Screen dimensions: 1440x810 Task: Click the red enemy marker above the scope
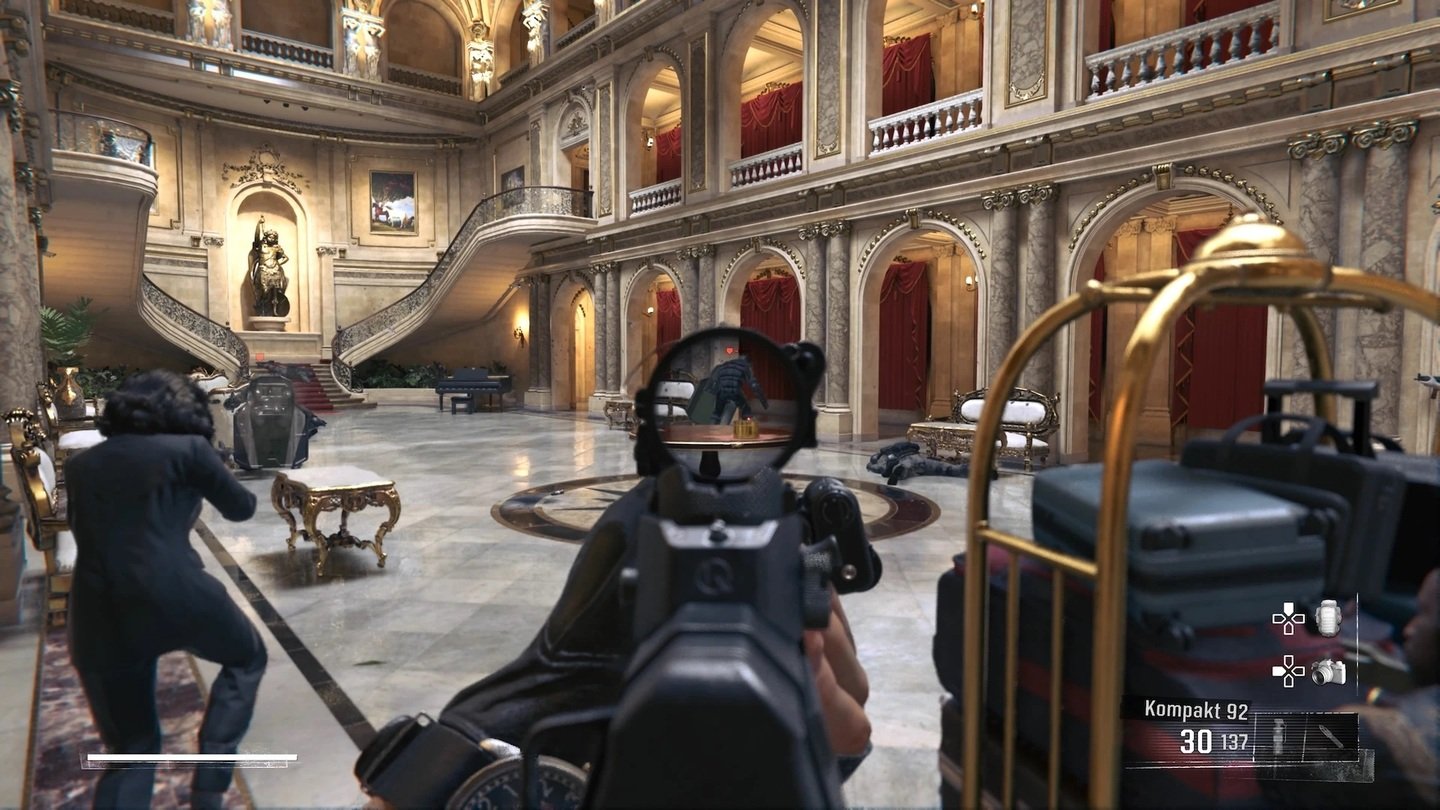click(729, 348)
